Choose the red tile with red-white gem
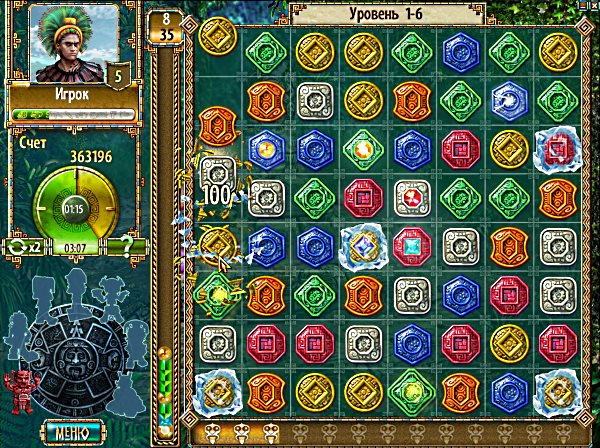The image size is (600, 448). click(410, 195)
